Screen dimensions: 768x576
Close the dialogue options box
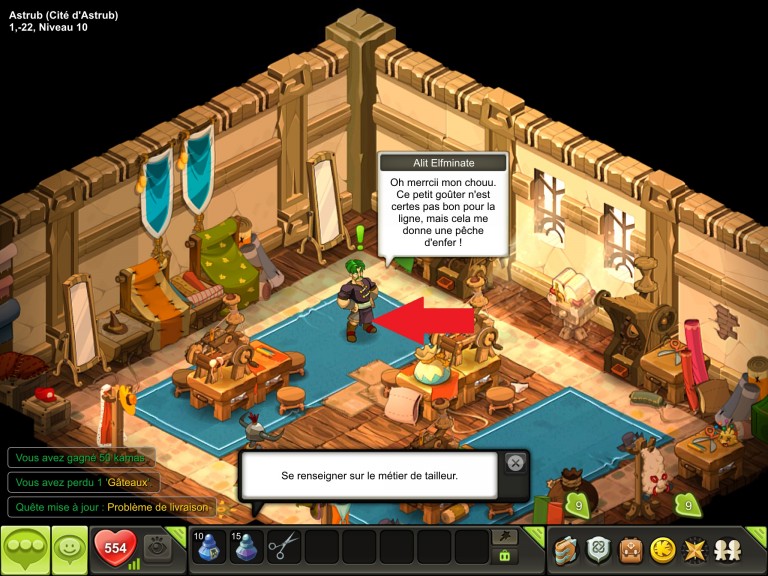click(x=515, y=462)
